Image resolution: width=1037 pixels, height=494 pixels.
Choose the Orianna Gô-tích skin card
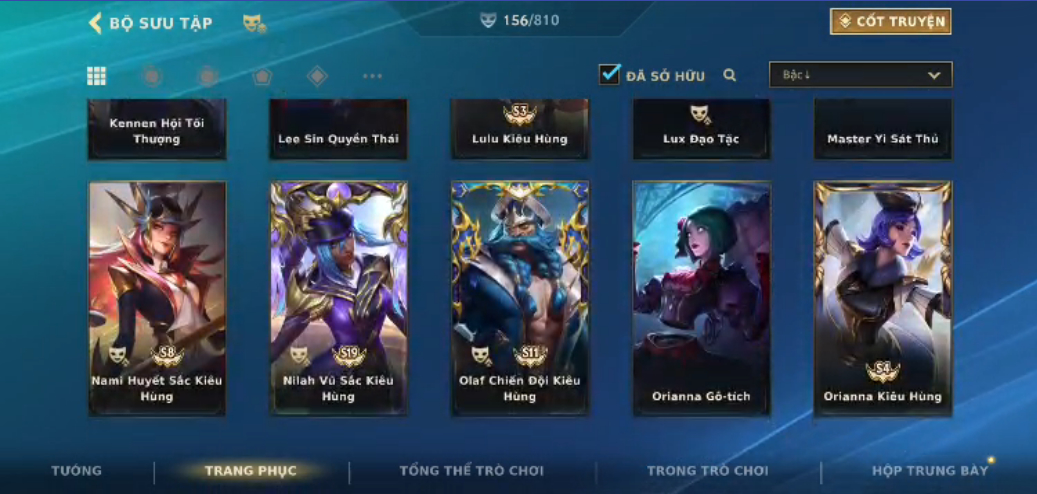(701, 297)
